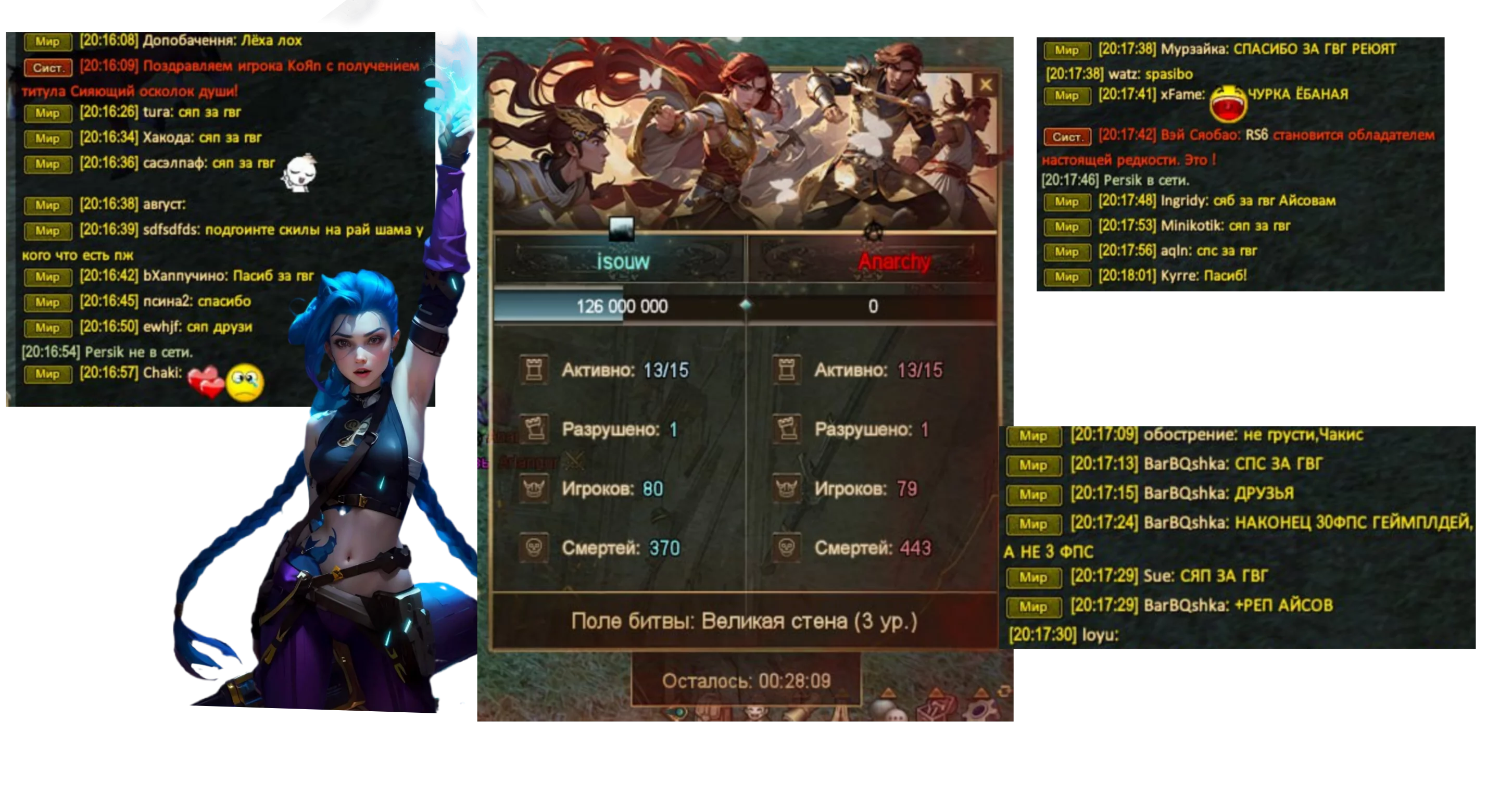This screenshot has width=1512, height=794.
Task: Select Kyrre's chat message
Action: pyautogui.click(x=1203, y=276)
